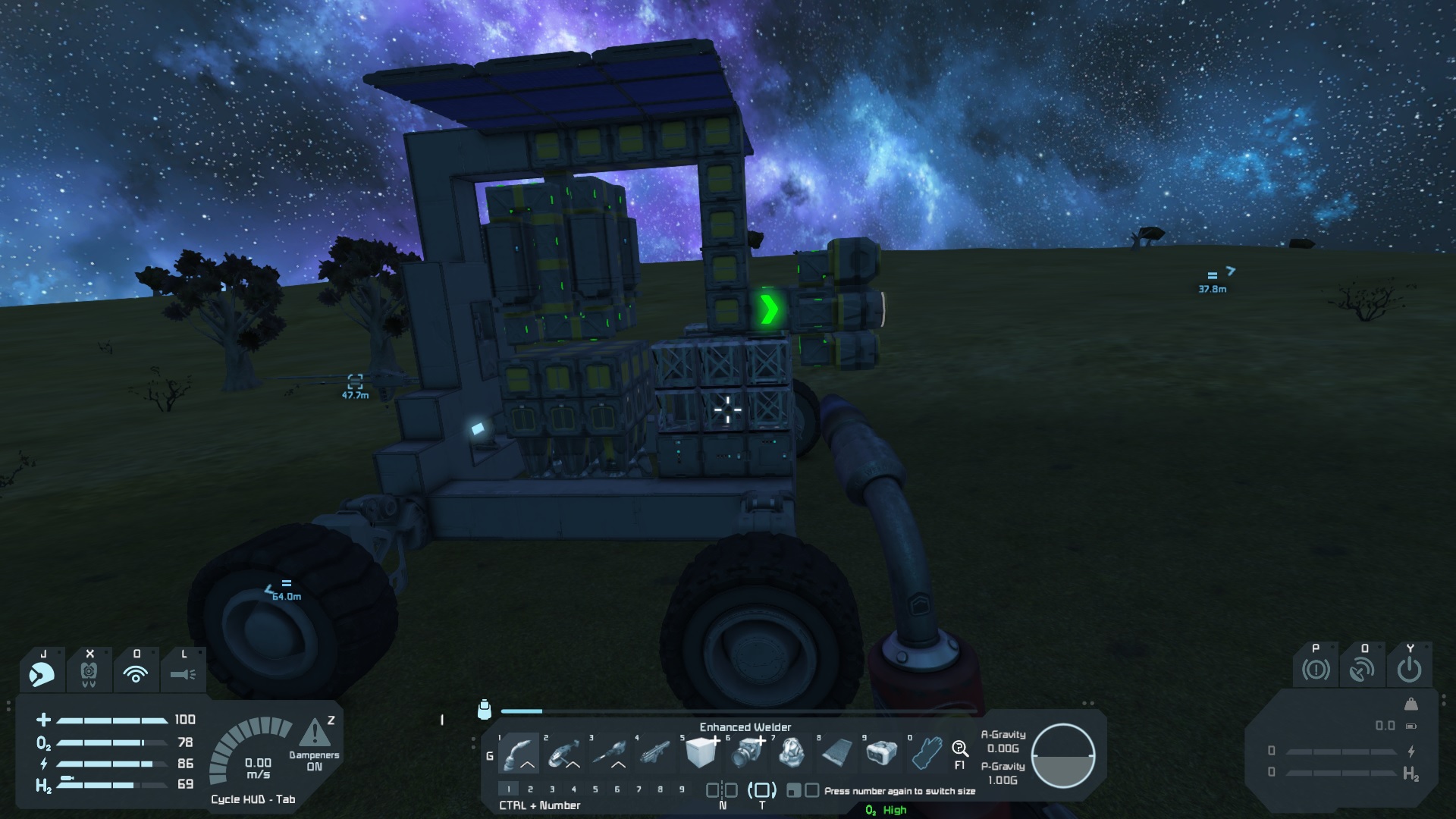Toggle the grid power icon
1456x819 pixels.
pyautogui.click(x=1409, y=670)
